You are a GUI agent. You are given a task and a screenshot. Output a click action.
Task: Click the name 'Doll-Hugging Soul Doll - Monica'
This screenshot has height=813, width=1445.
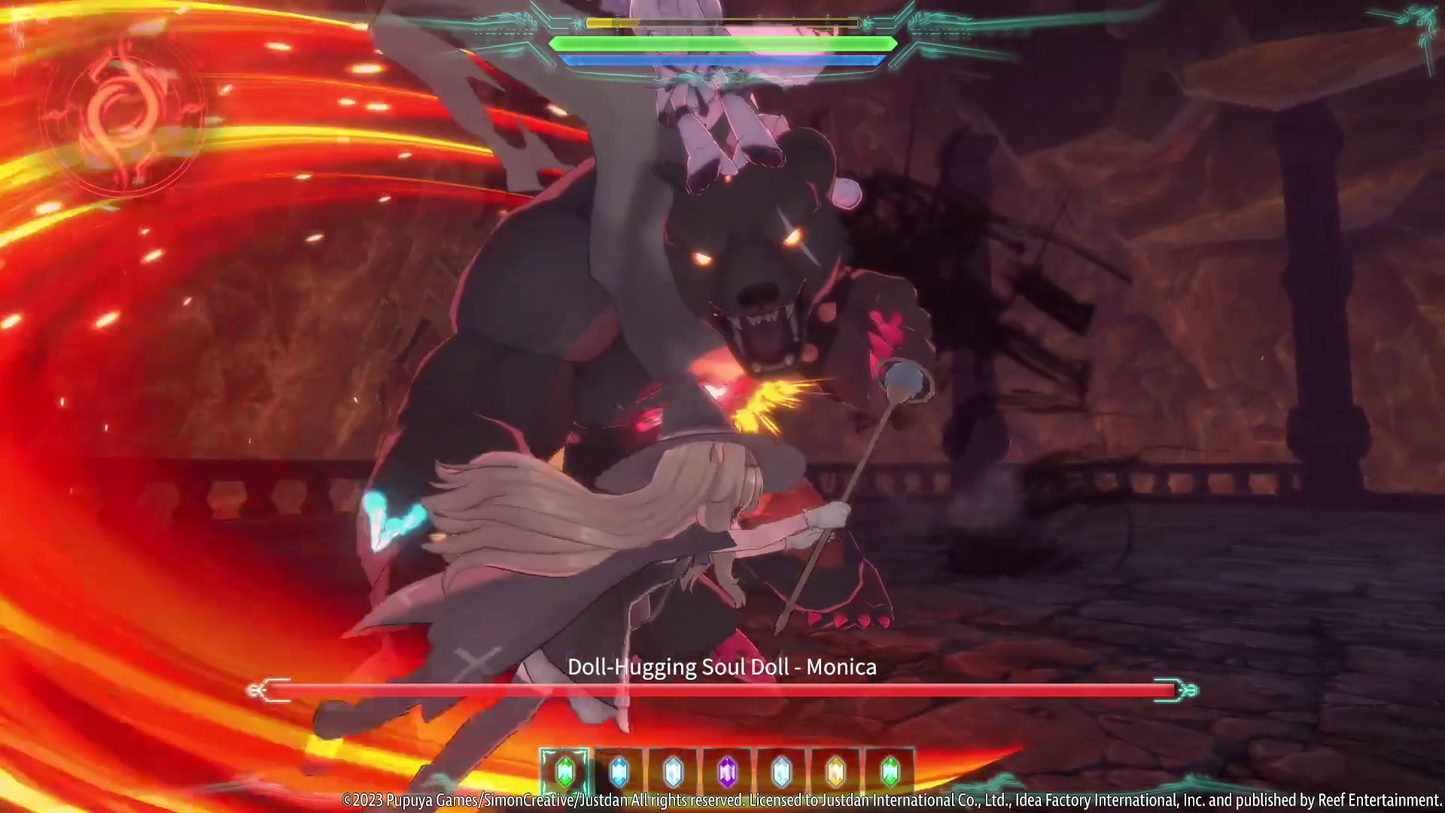click(x=722, y=666)
